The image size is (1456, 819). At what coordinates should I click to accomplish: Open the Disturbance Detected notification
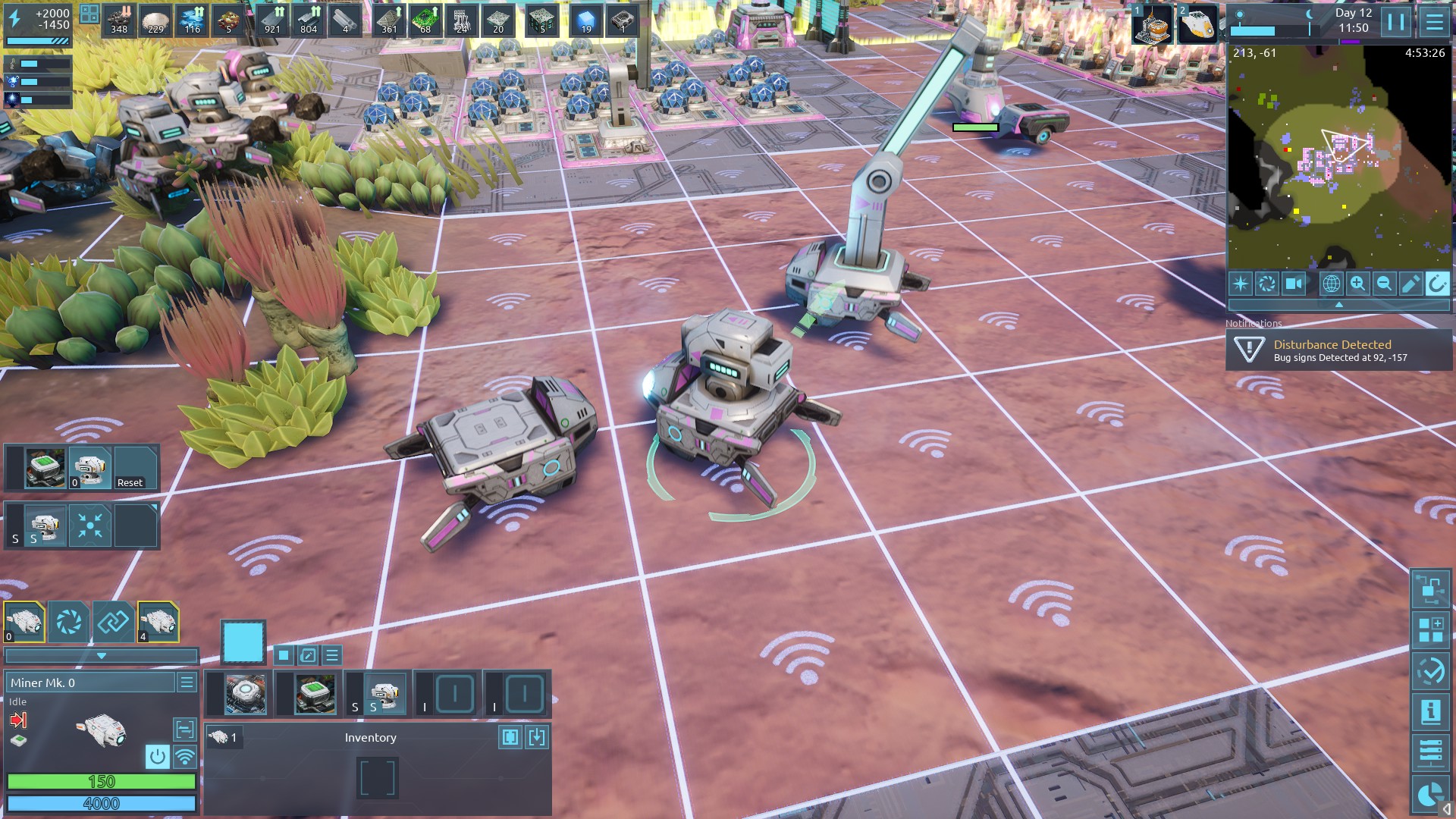pos(1338,350)
